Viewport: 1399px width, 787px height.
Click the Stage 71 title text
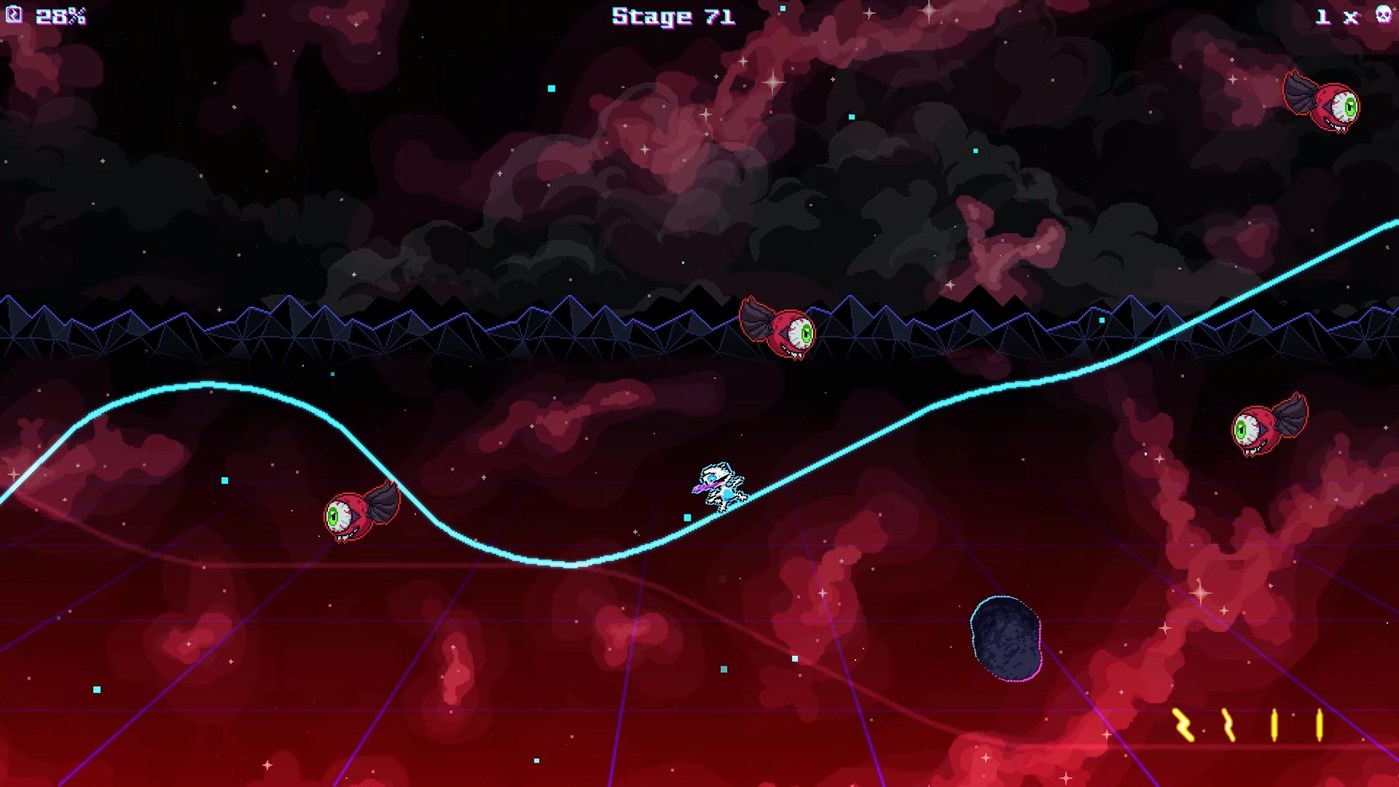(x=672, y=16)
